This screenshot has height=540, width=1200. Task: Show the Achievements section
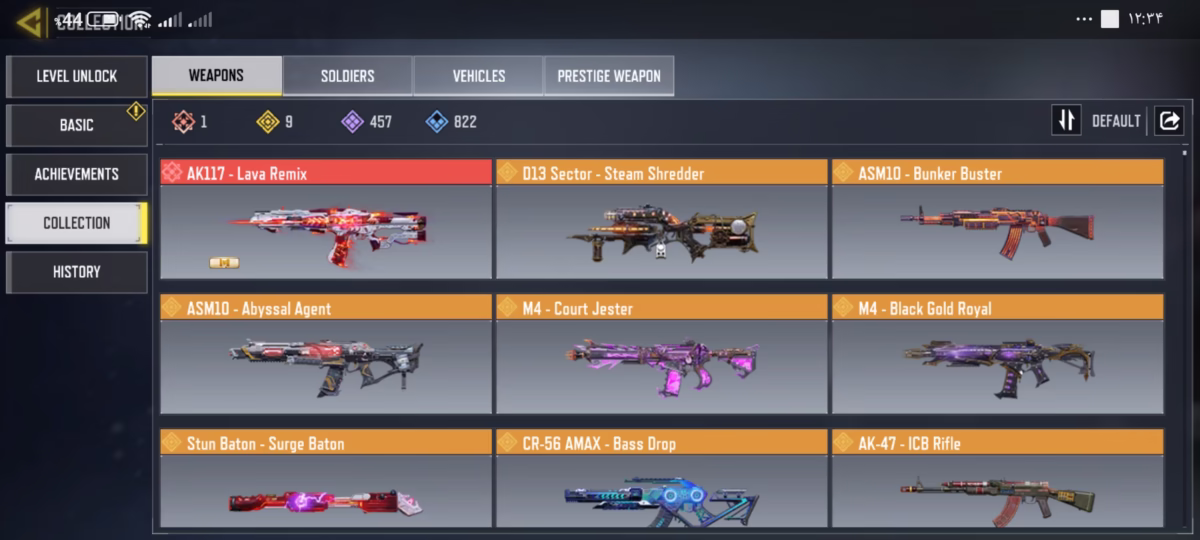pyautogui.click(x=76, y=174)
